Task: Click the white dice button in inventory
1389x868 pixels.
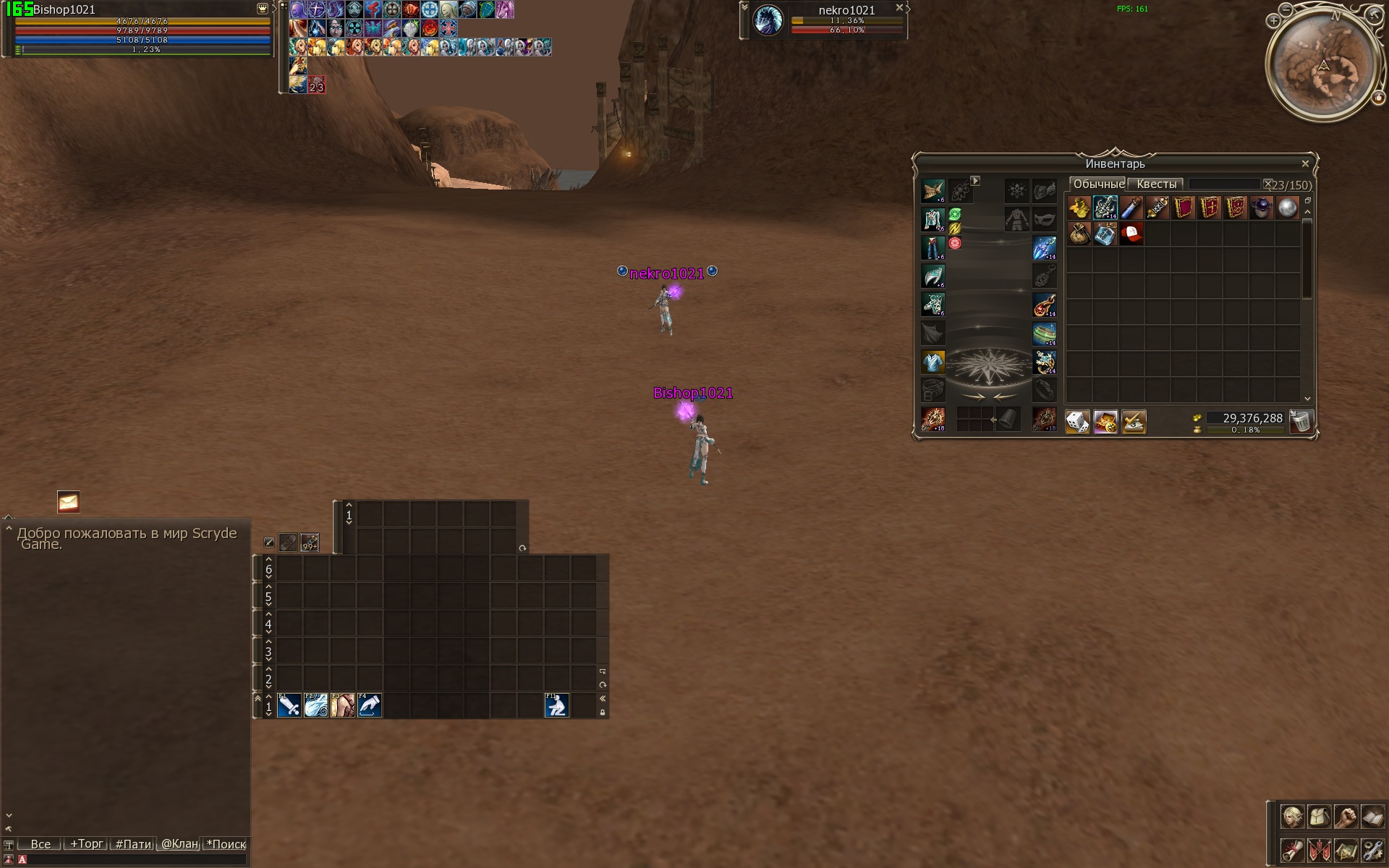Action: (x=1077, y=421)
